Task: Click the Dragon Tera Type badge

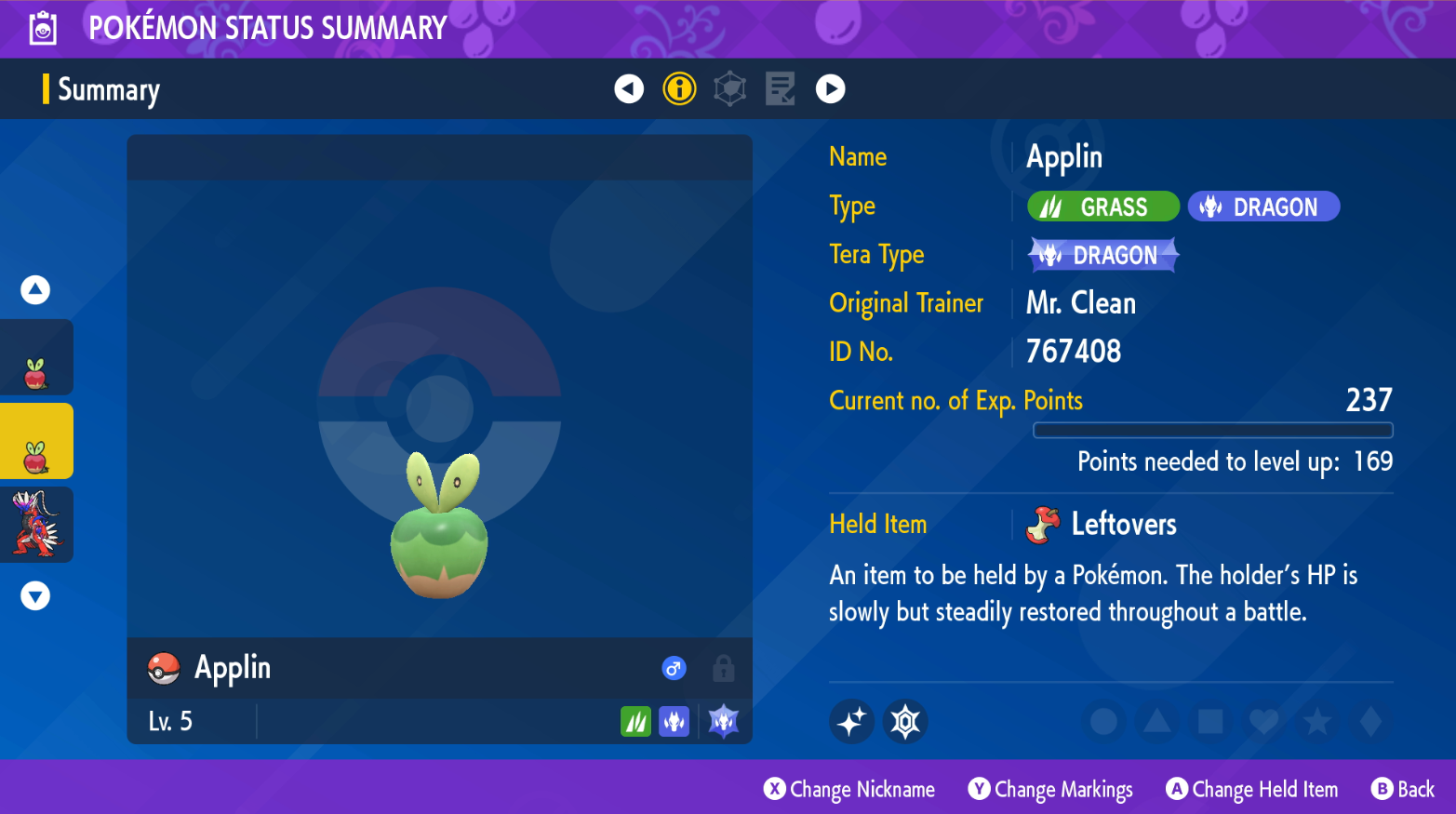Action: pyautogui.click(x=1103, y=254)
